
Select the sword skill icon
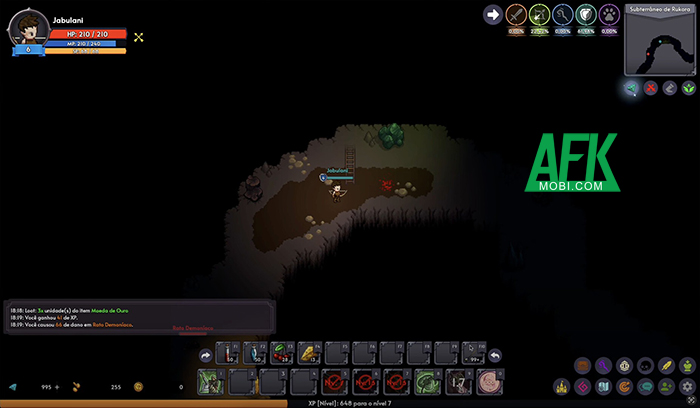tap(516, 15)
